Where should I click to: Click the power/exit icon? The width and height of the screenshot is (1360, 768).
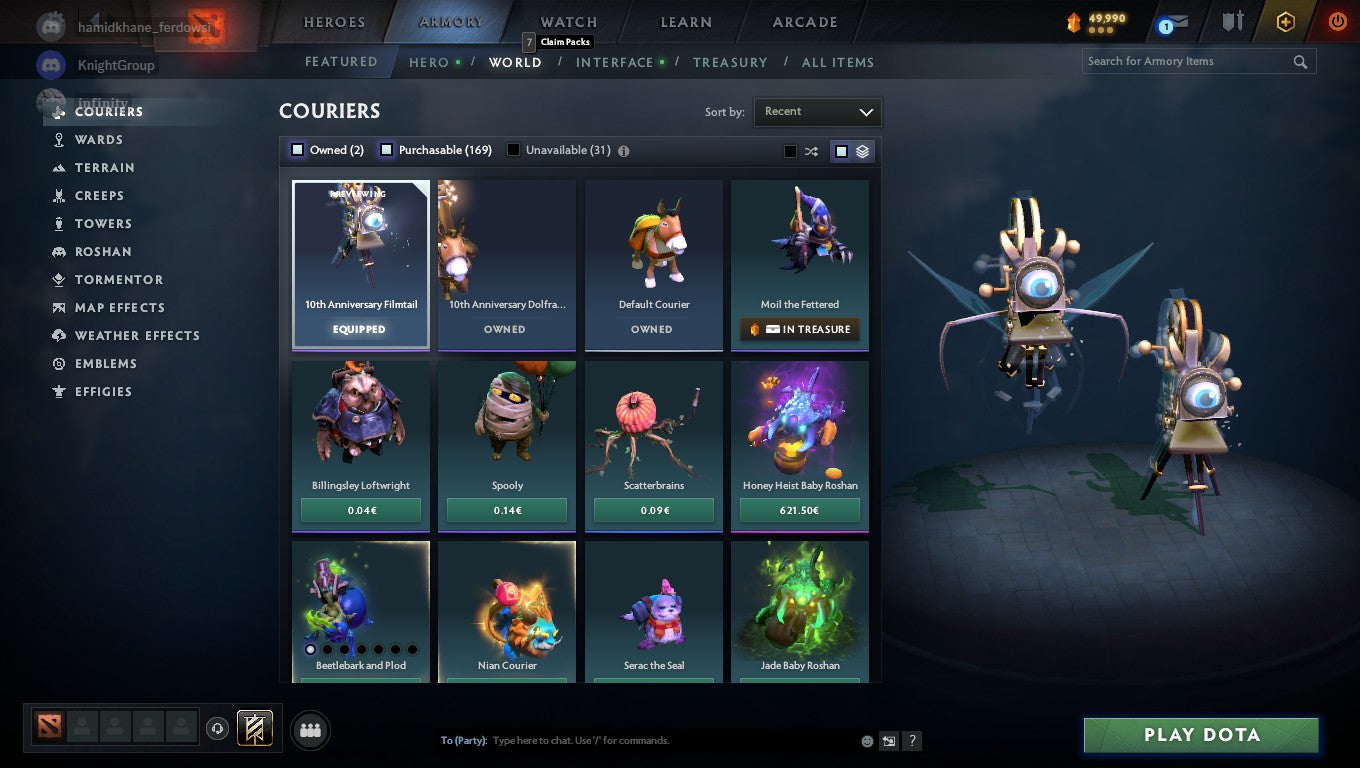[1337, 20]
